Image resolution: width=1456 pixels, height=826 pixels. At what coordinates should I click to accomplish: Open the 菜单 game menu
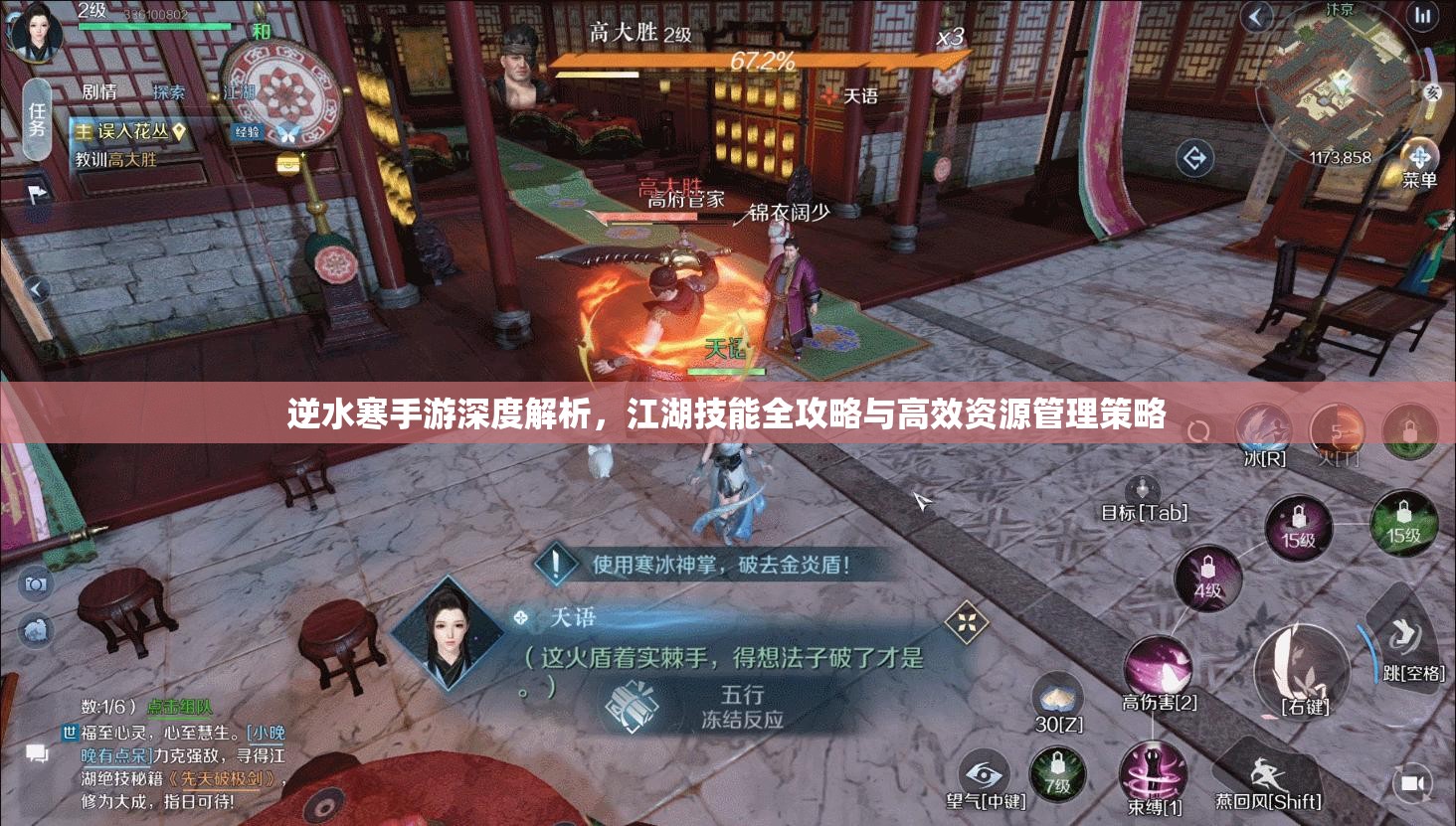[1420, 159]
